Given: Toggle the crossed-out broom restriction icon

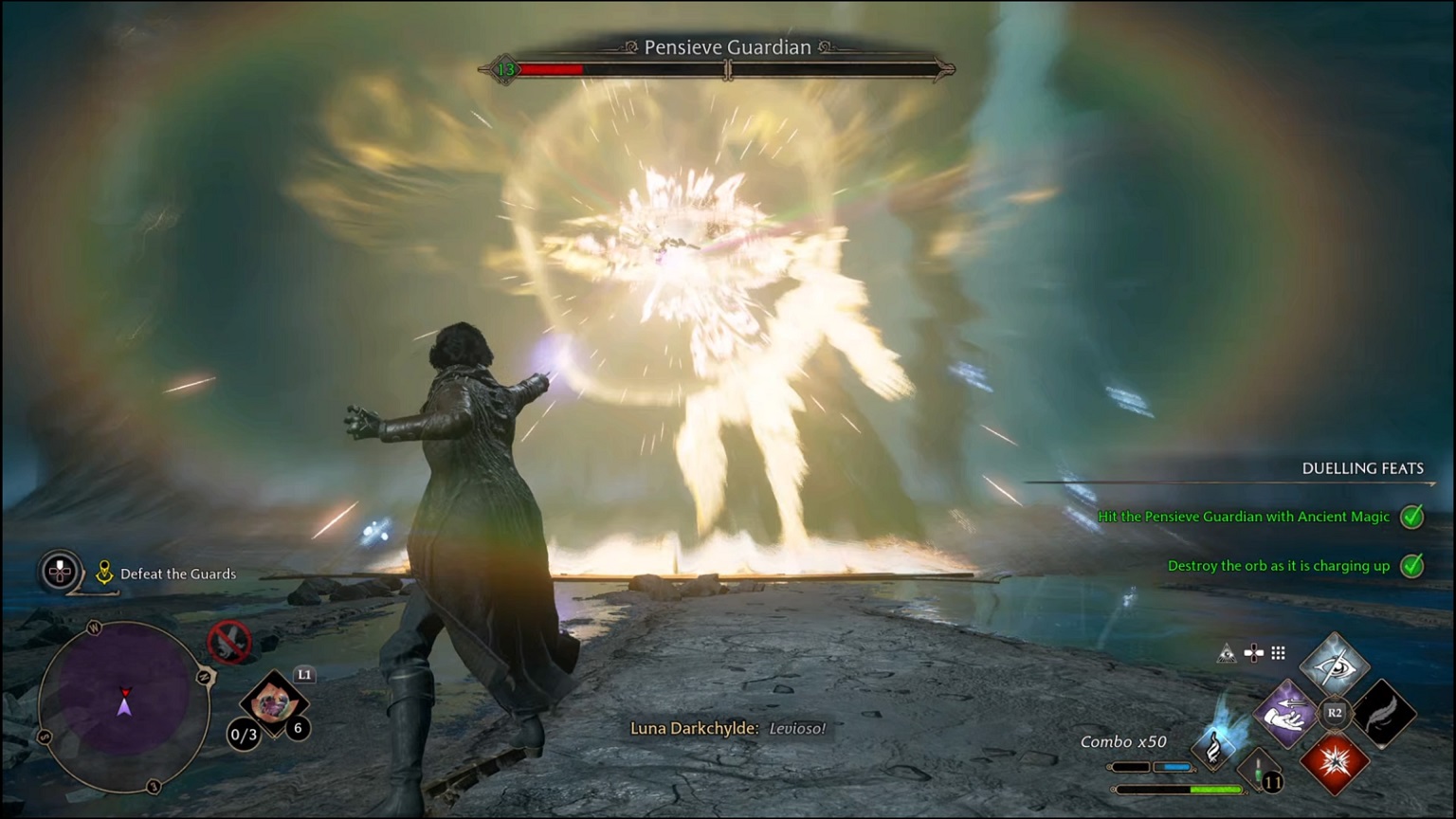Looking at the screenshot, I should point(230,643).
